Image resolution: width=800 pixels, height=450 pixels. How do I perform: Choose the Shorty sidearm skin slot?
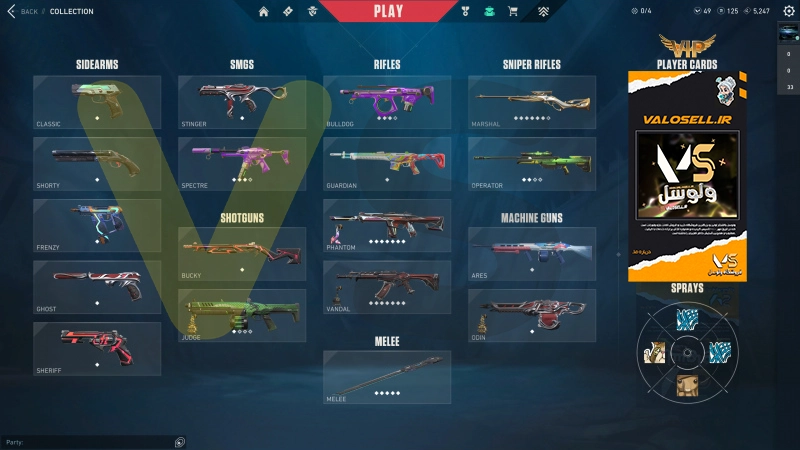(97, 164)
